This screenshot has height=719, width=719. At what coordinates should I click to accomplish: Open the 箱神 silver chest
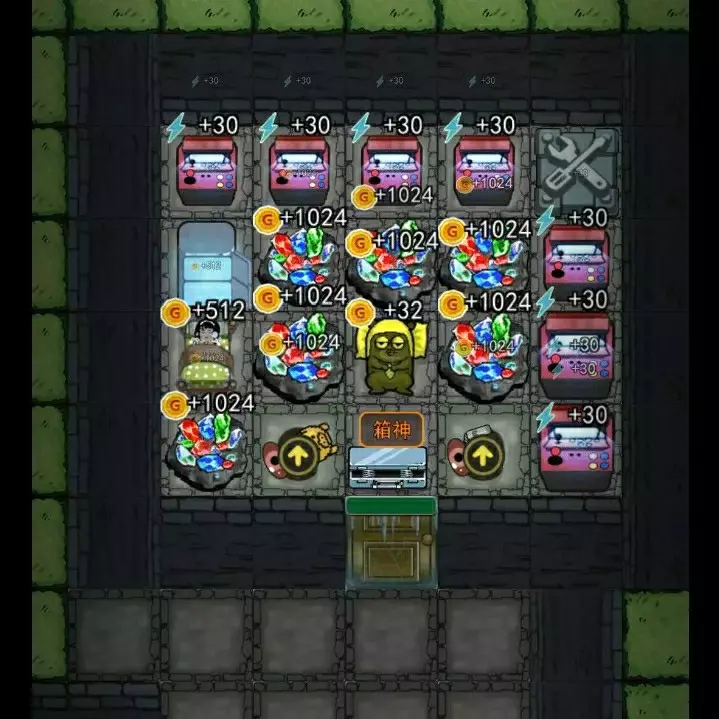(x=391, y=468)
